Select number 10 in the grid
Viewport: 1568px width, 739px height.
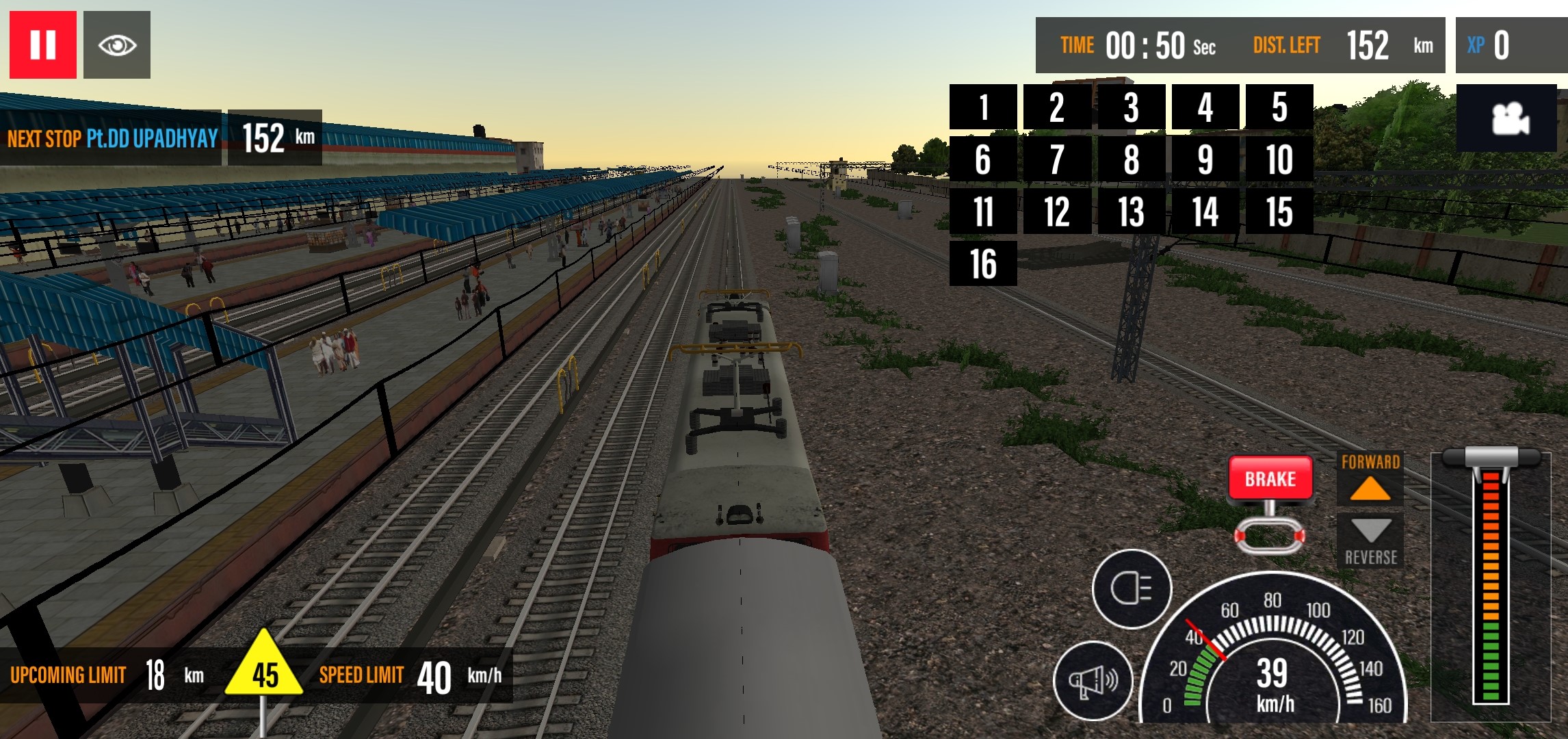[1279, 159]
